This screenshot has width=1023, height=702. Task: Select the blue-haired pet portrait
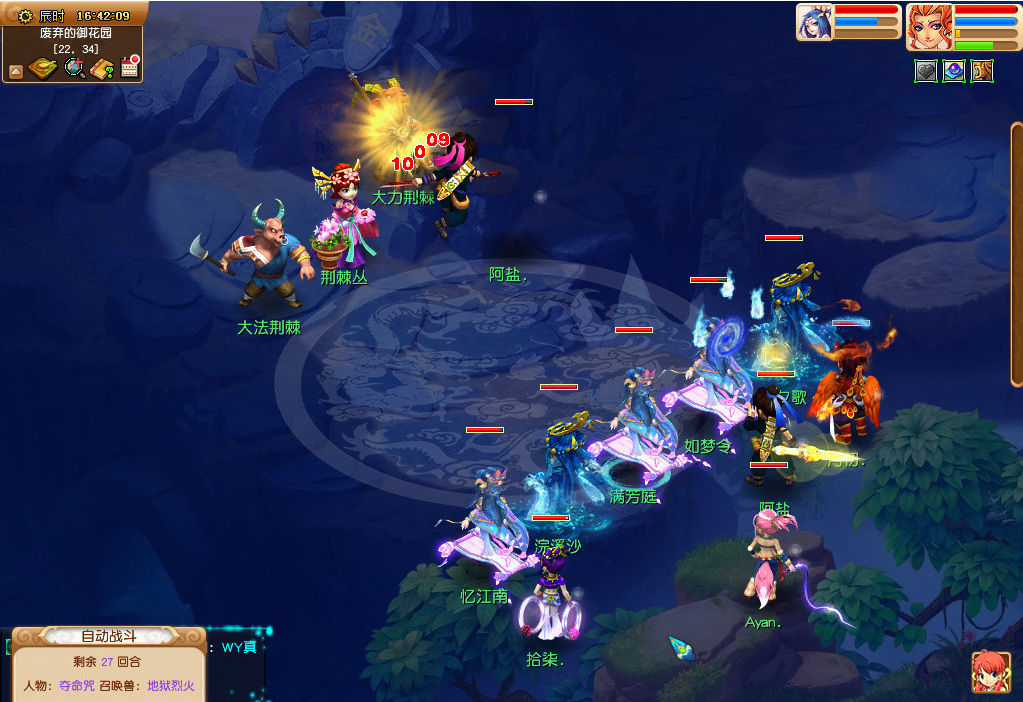pos(814,22)
